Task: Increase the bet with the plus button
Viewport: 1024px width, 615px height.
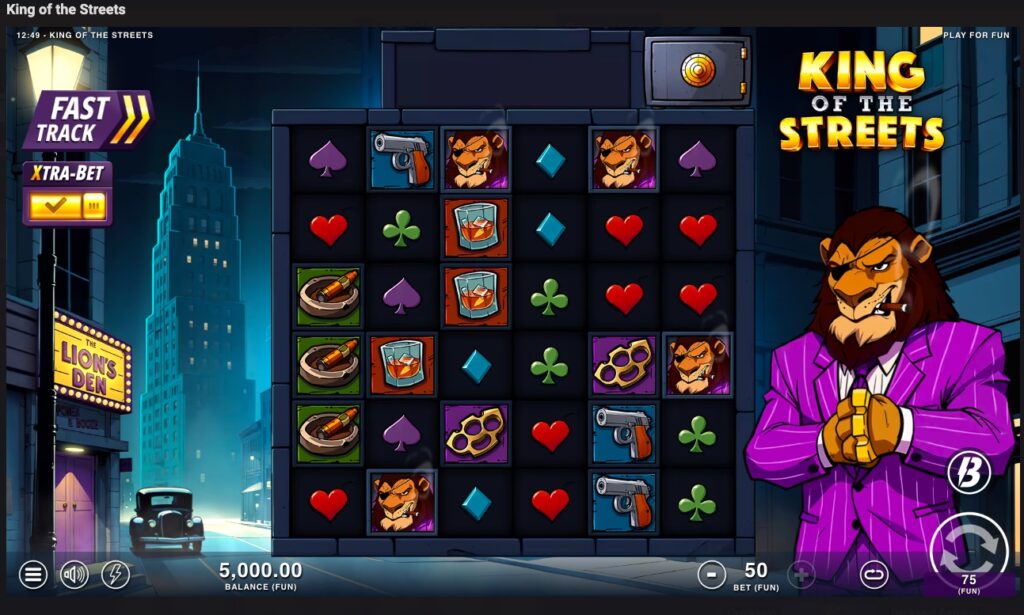Action: click(x=801, y=574)
